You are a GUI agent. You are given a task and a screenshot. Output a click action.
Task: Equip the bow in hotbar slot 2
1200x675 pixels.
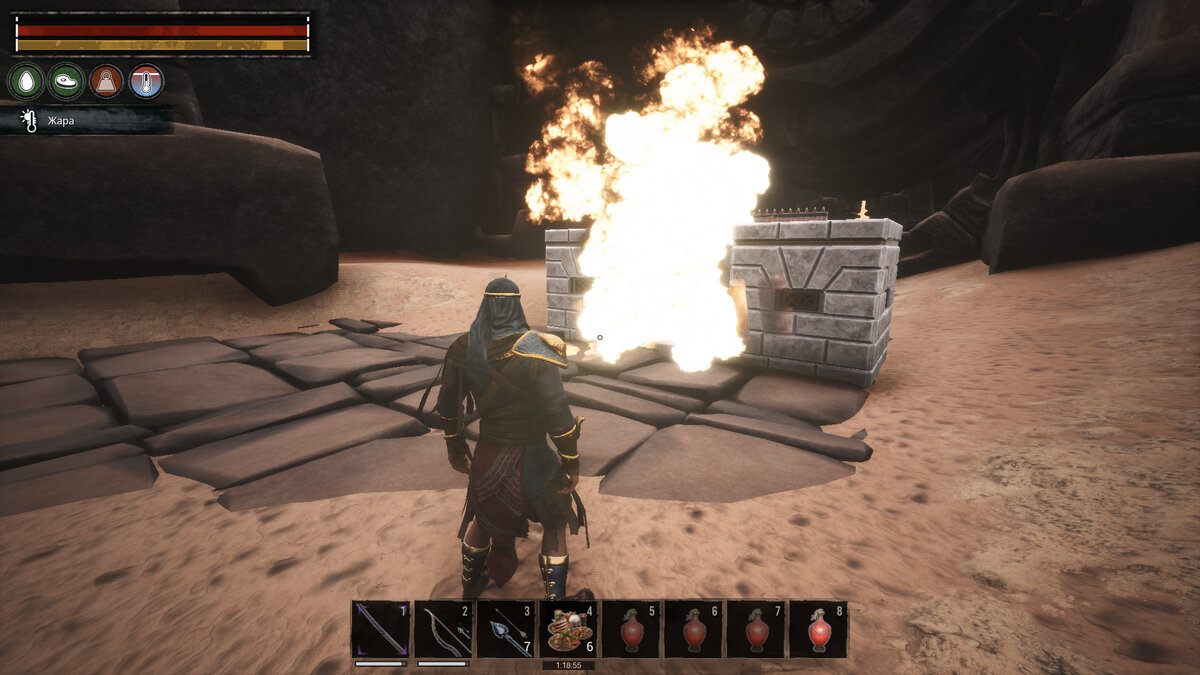[x=443, y=629]
